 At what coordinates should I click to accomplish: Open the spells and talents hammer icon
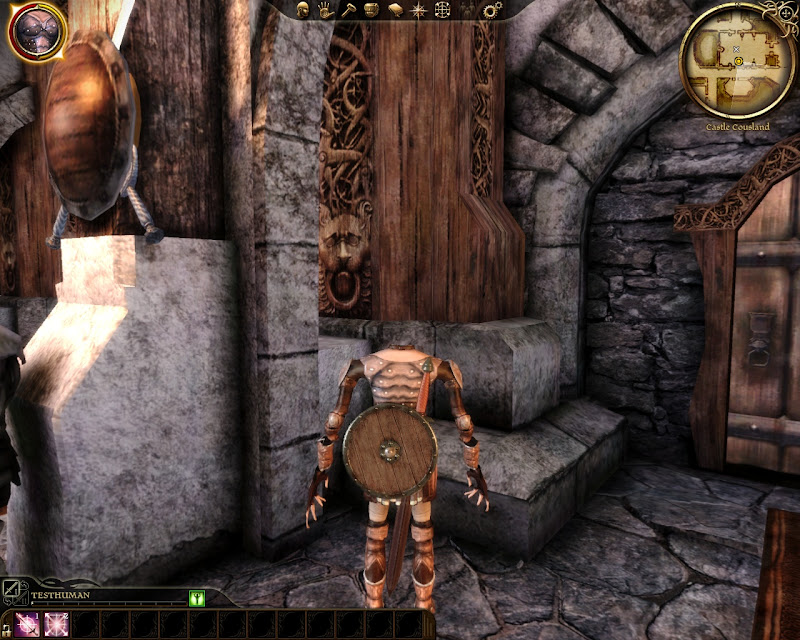pyautogui.click(x=349, y=10)
